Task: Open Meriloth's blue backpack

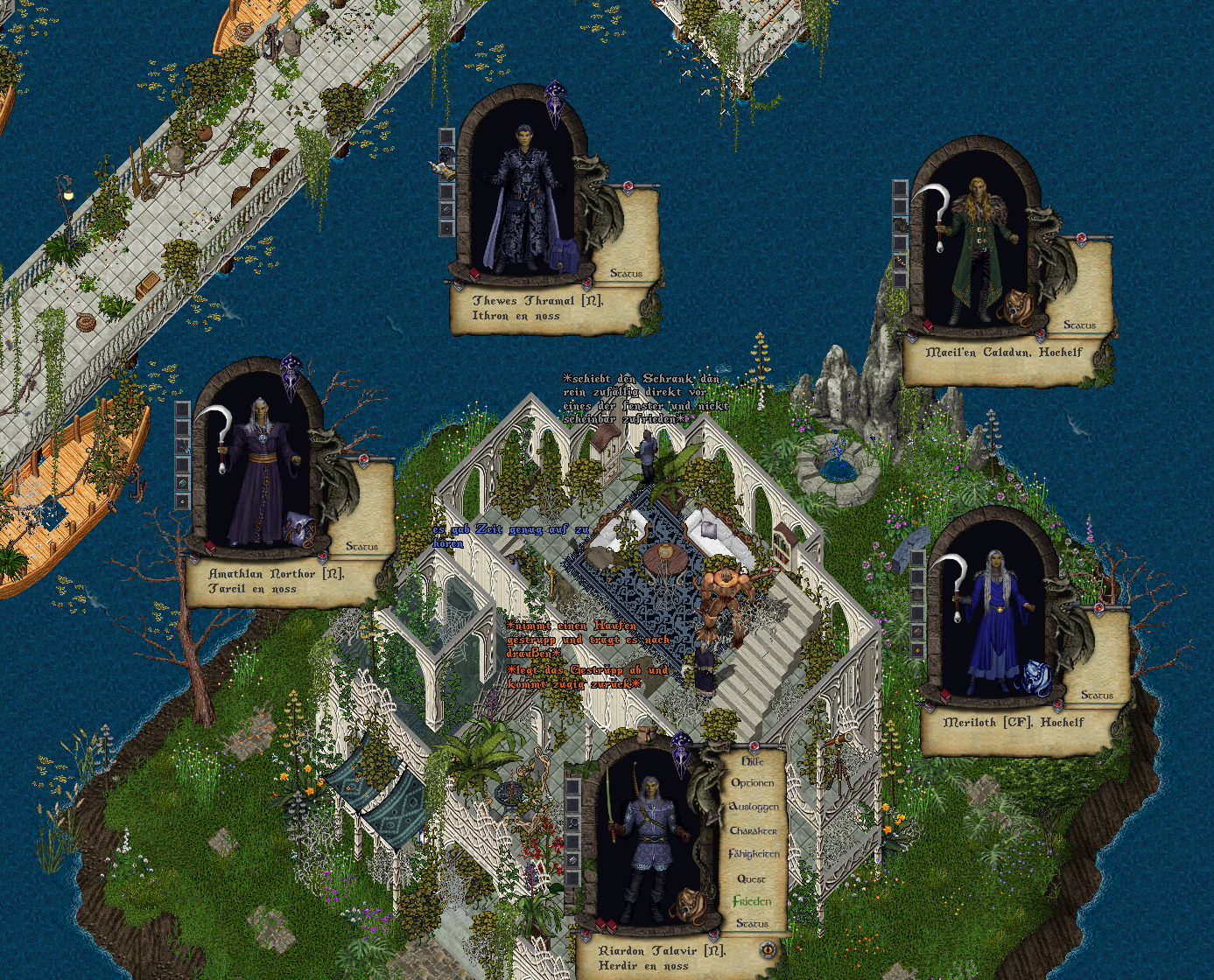Action: [1035, 677]
